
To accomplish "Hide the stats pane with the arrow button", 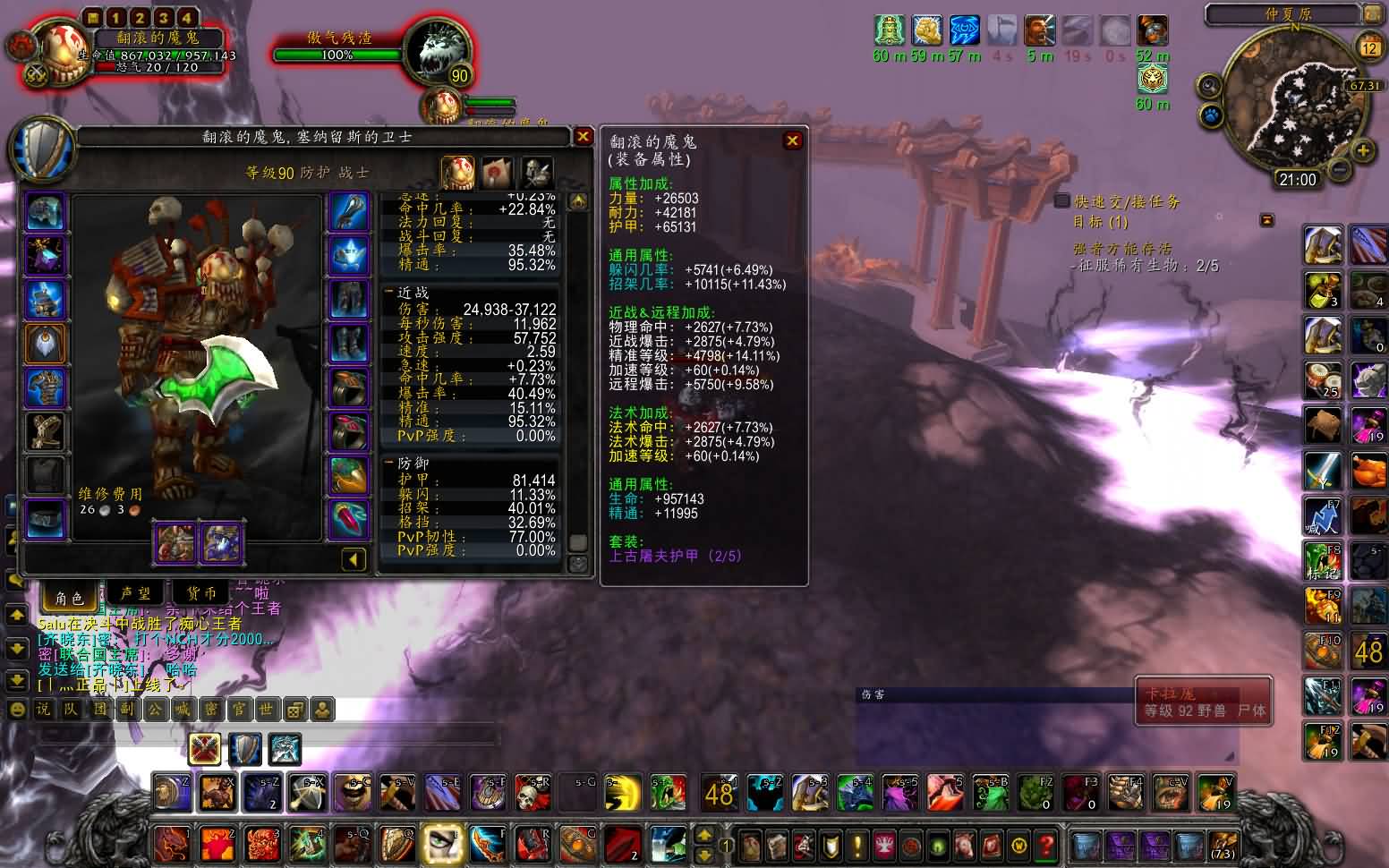I will click(x=354, y=559).
